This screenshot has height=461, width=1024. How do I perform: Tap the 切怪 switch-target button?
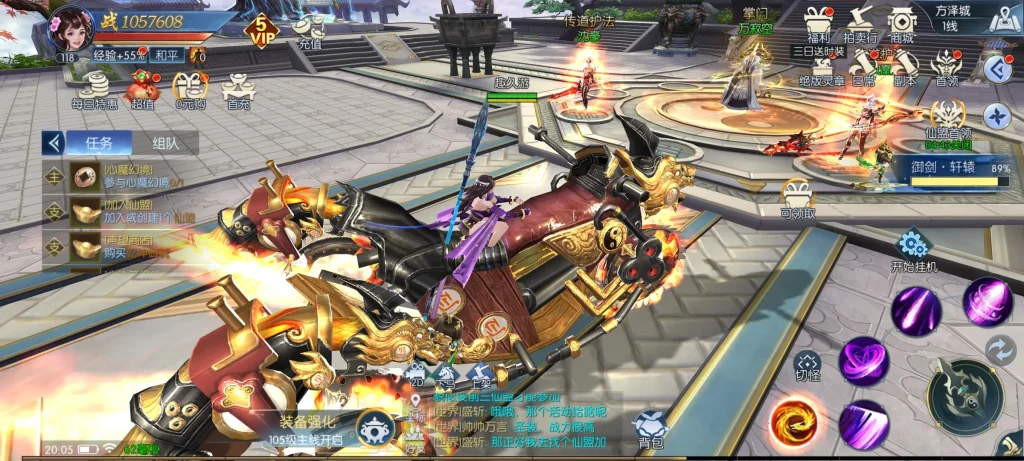click(807, 365)
